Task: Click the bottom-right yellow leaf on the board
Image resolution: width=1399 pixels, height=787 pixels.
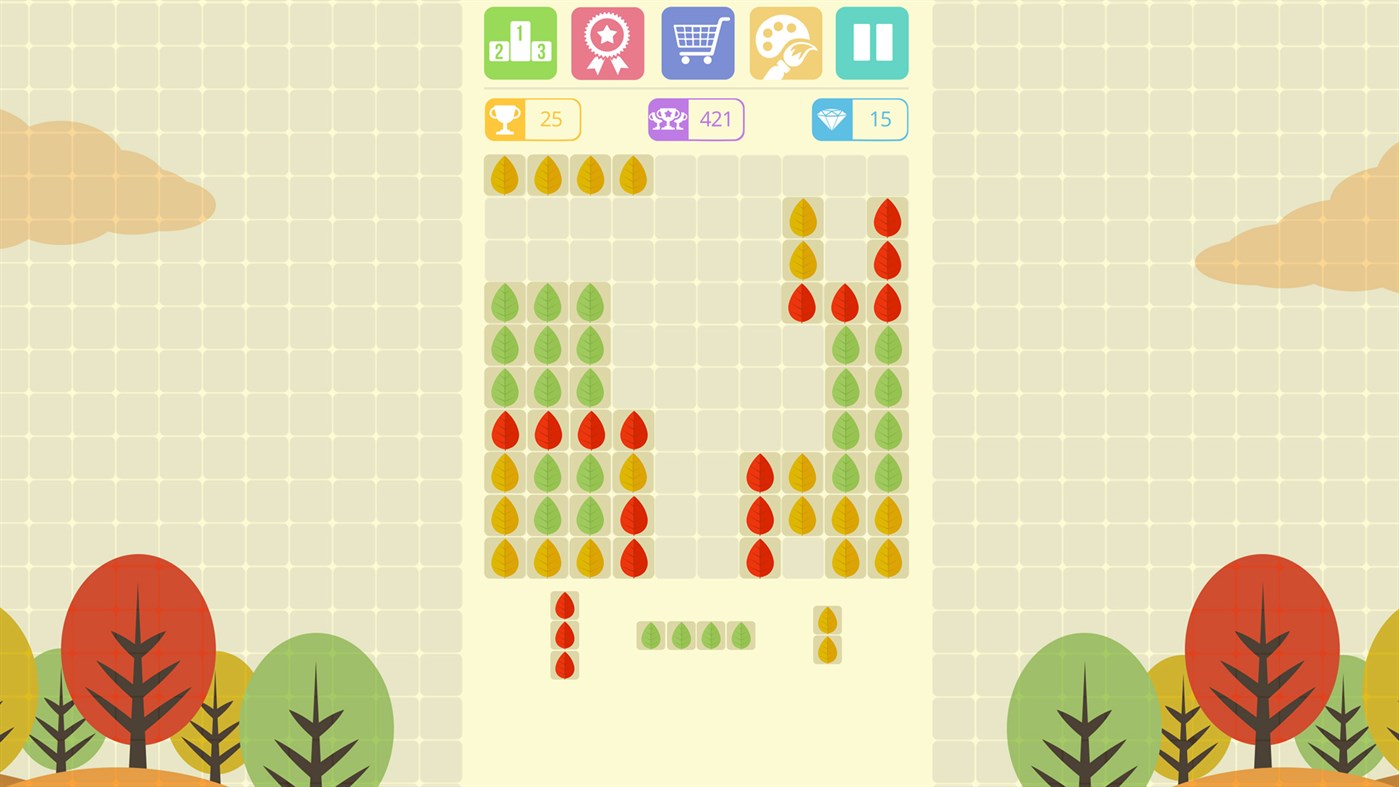Action: [887, 560]
